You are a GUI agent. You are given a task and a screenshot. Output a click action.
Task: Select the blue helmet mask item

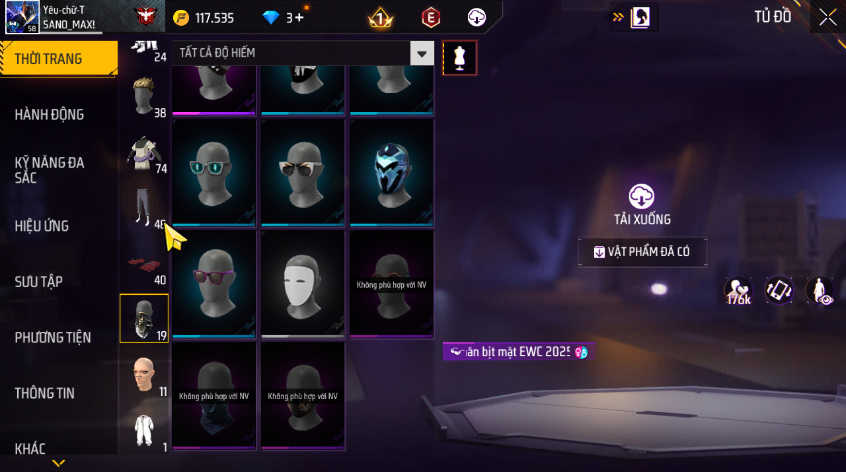coord(391,172)
